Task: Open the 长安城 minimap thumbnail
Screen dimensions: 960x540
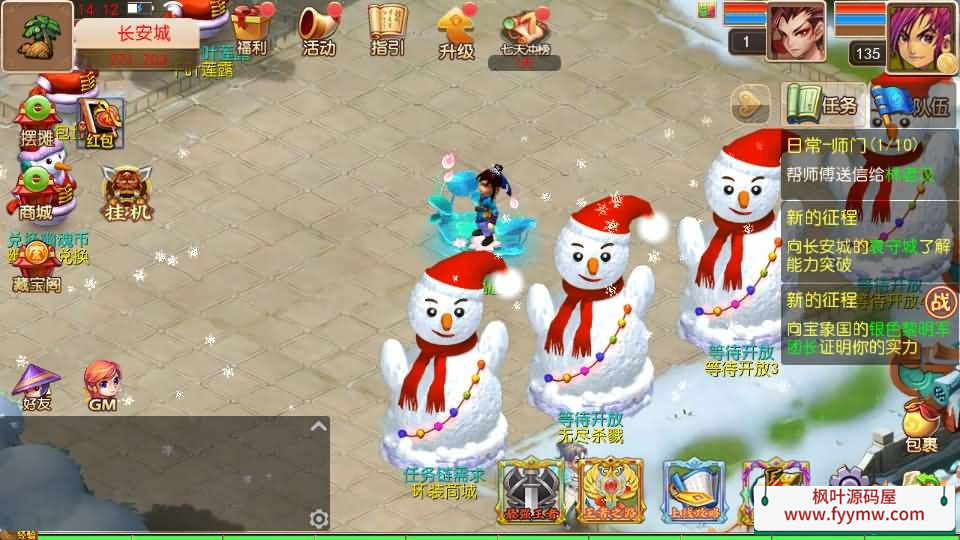Action: point(37,36)
